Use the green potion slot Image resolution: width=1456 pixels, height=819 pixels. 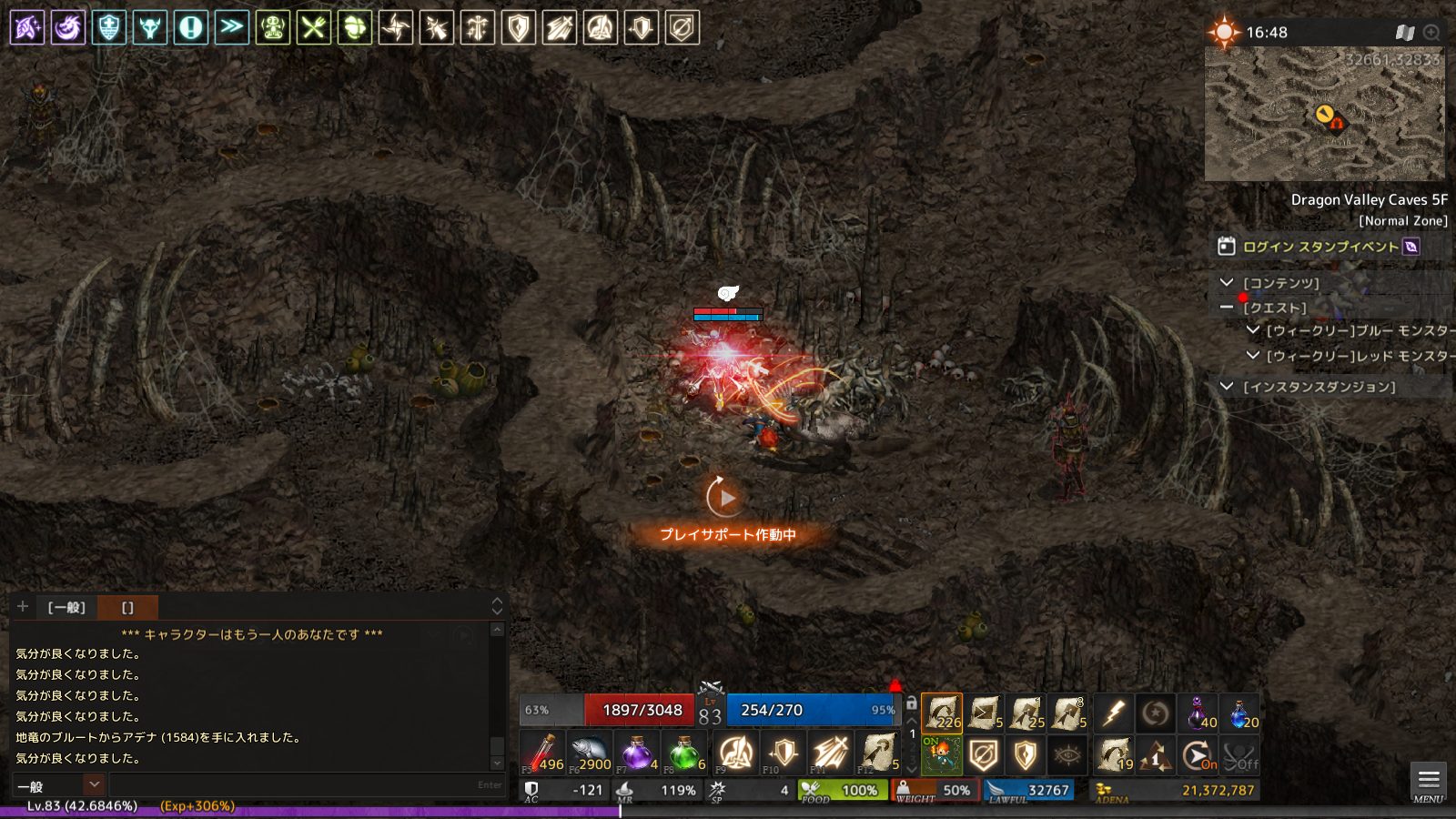(x=684, y=753)
